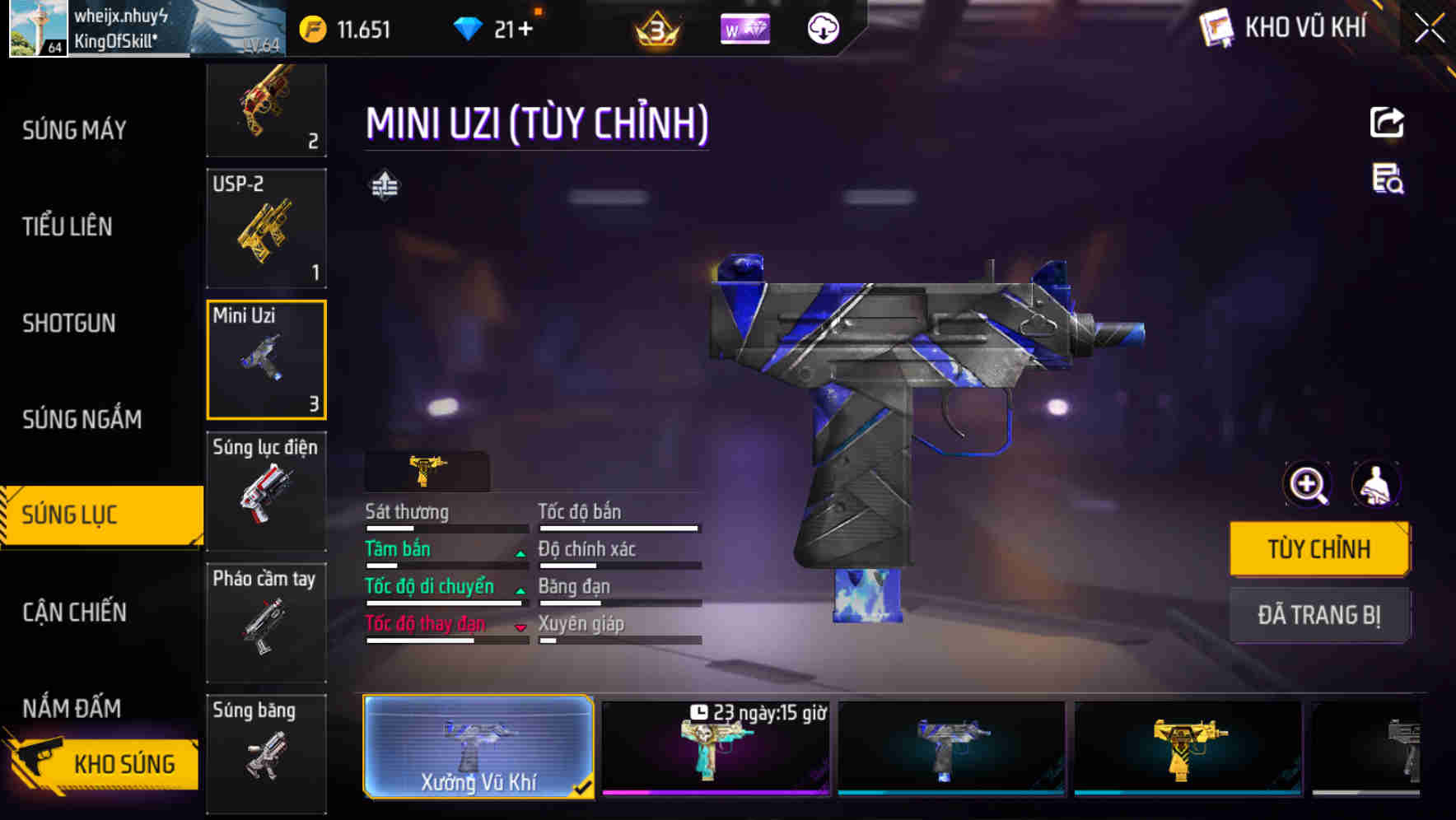The image size is (1456, 820).
Task: Select the Xưởng Vũ Khí skin
Action: (478, 747)
